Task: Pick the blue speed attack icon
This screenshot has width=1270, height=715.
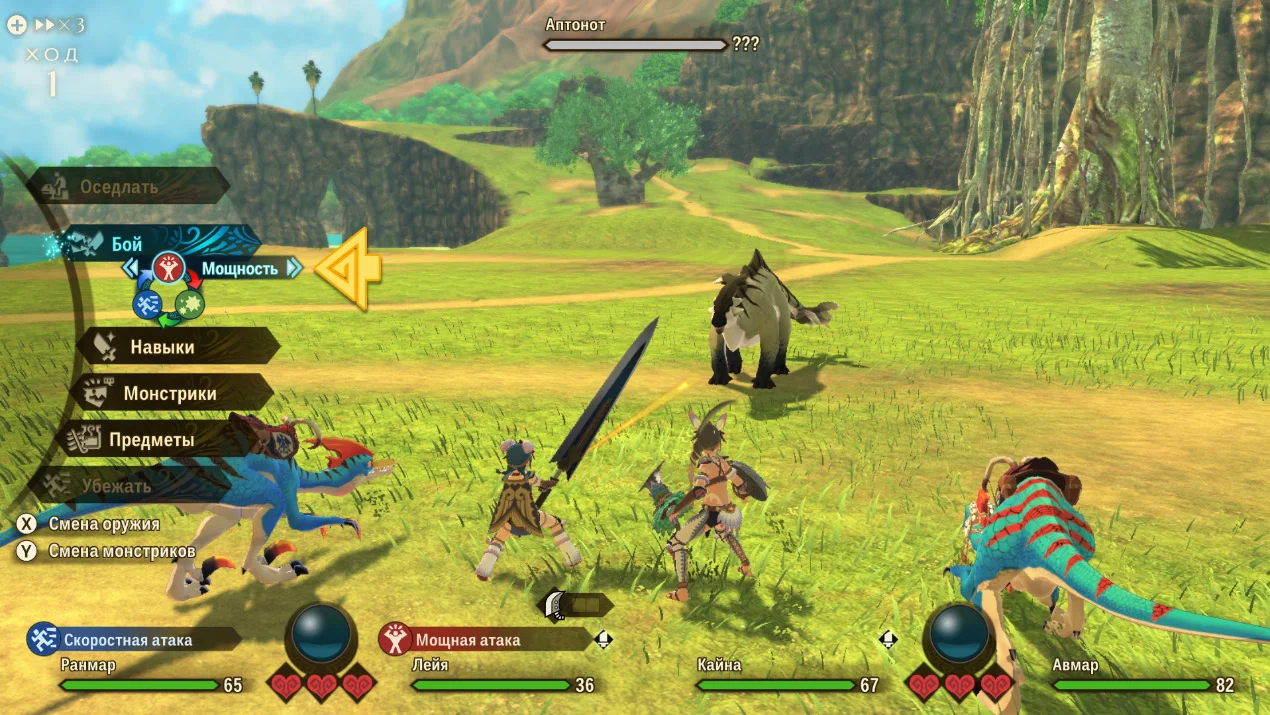Action: click(x=148, y=304)
